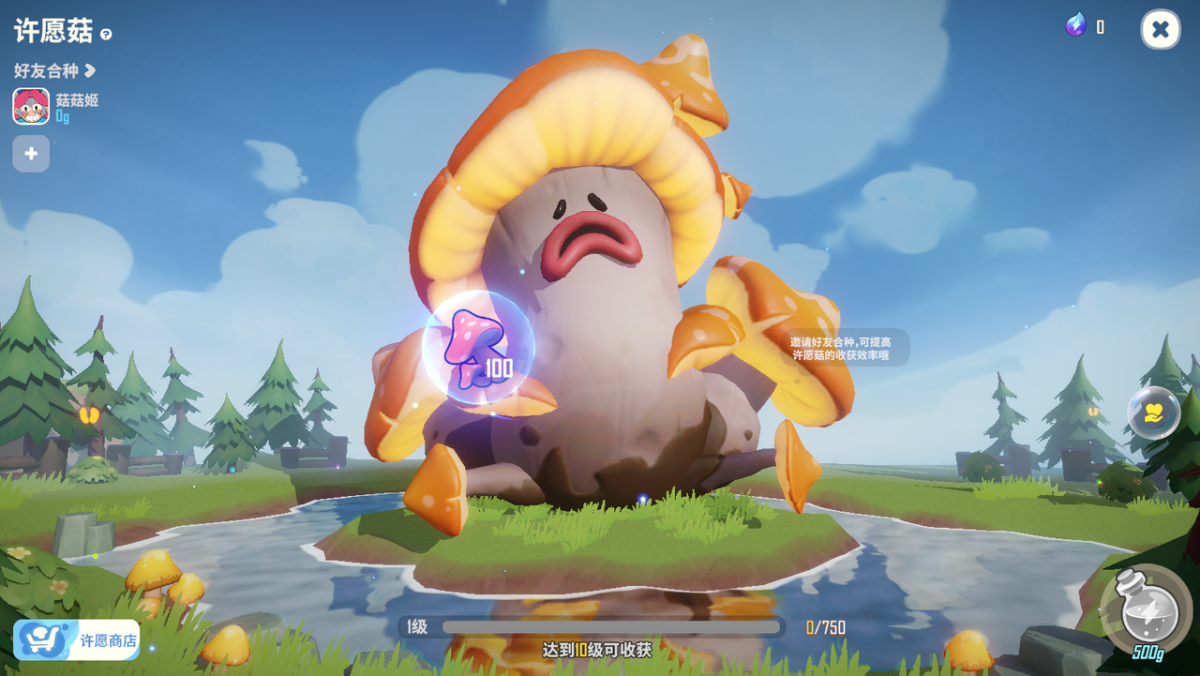Use the 500g watering bottle button
This screenshot has width=1200, height=676.
(x=1144, y=610)
